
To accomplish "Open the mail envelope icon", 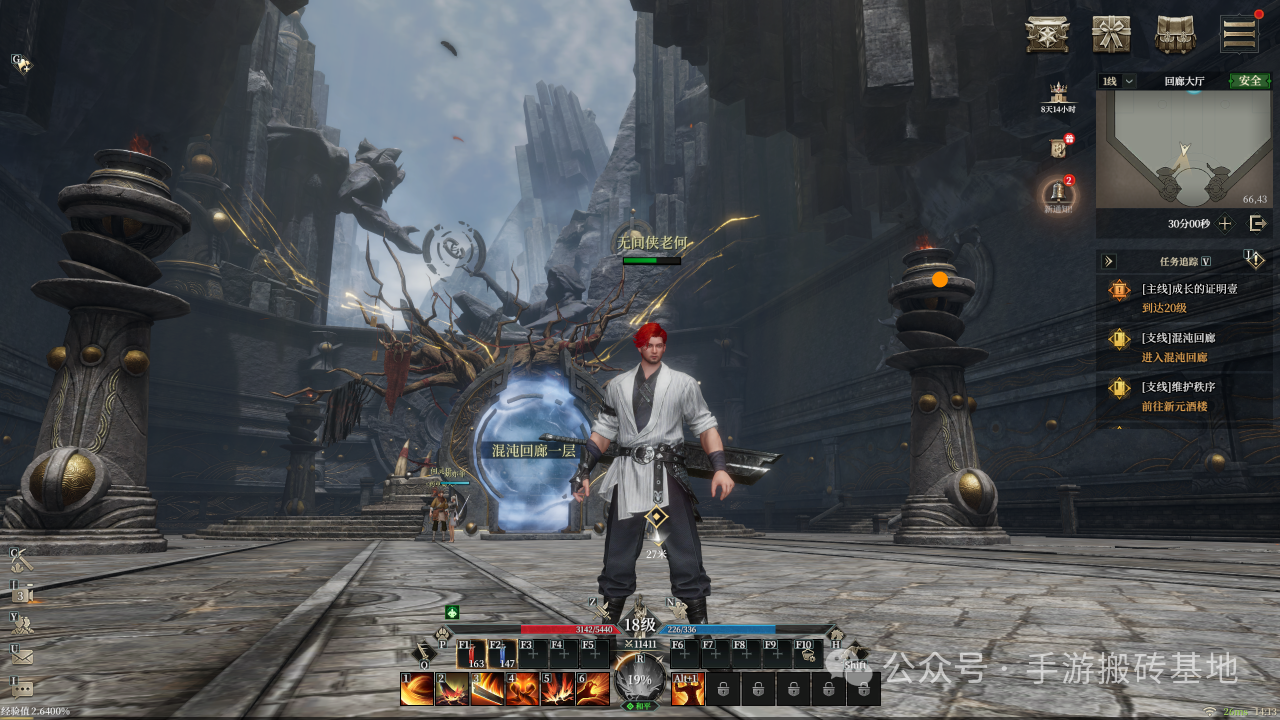I will click(x=22, y=657).
